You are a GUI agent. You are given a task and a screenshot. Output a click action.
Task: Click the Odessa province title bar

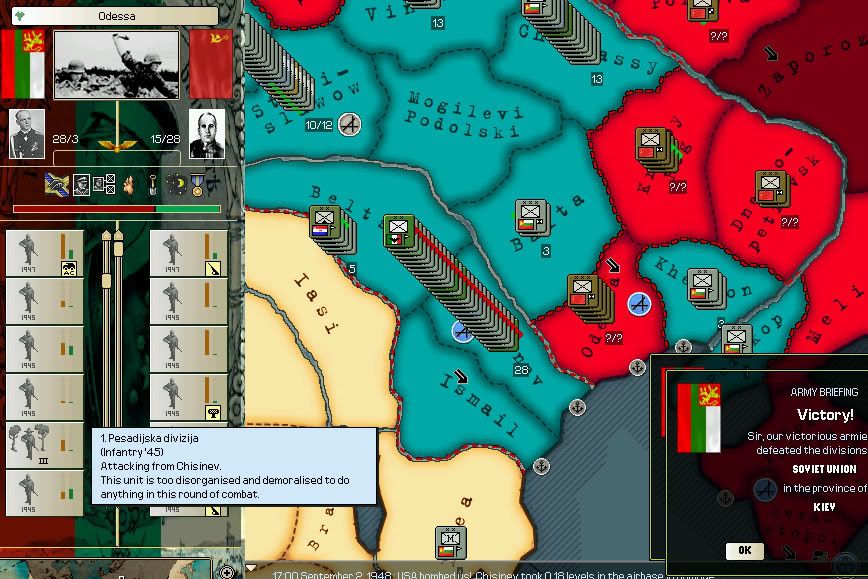pyautogui.click(x=116, y=16)
